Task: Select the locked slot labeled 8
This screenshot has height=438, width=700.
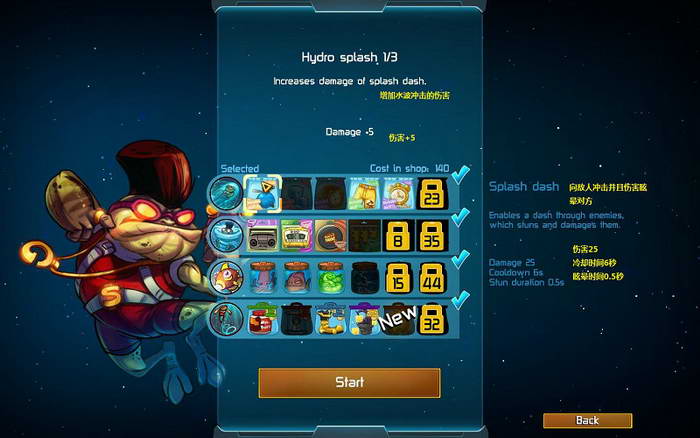Action: point(398,236)
